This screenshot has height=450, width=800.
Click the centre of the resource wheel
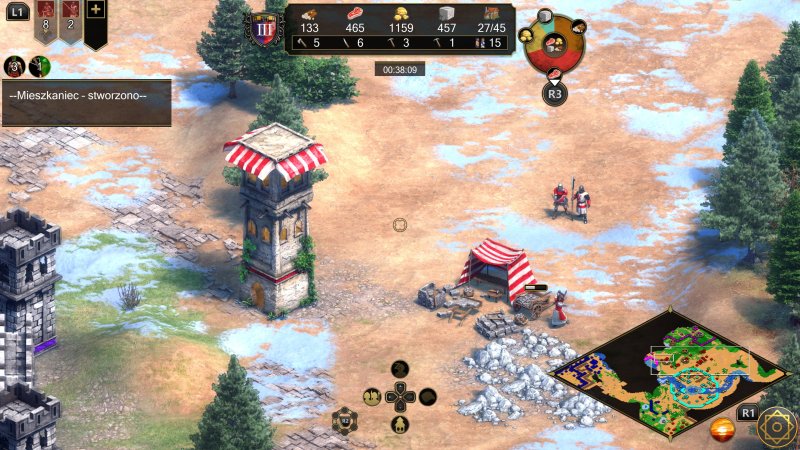[554, 44]
